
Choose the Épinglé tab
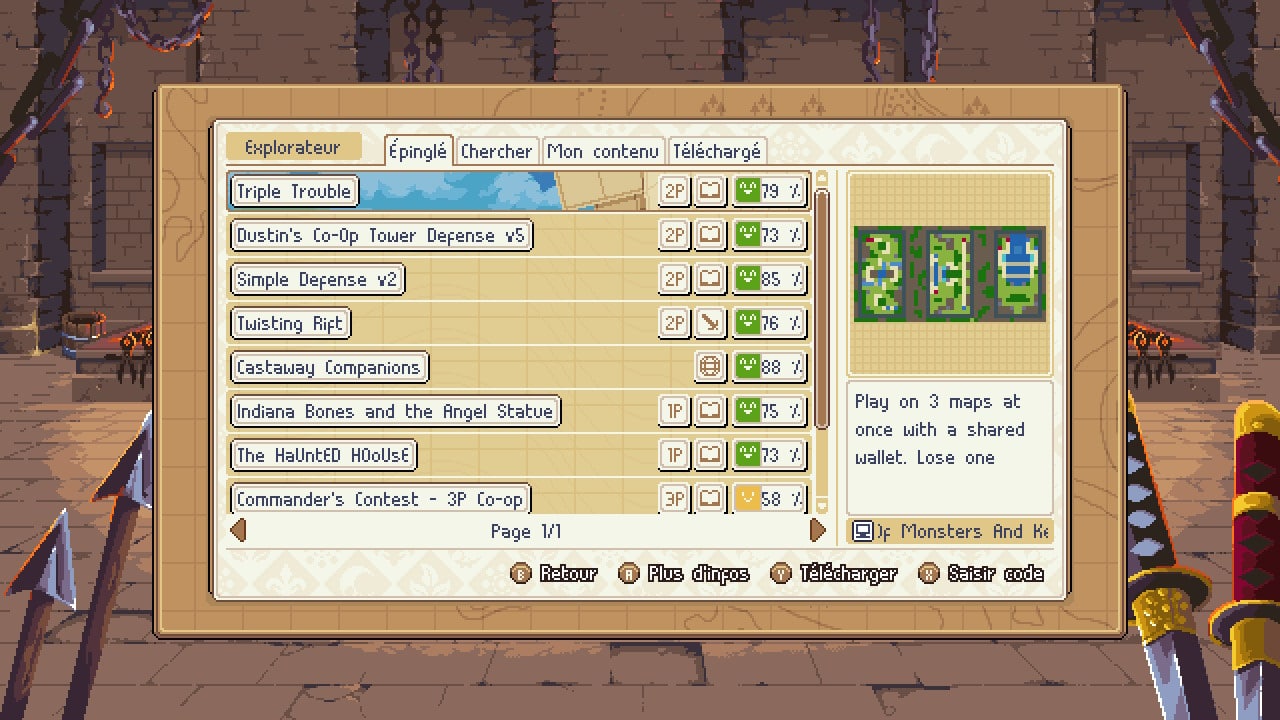(x=418, y=151)
